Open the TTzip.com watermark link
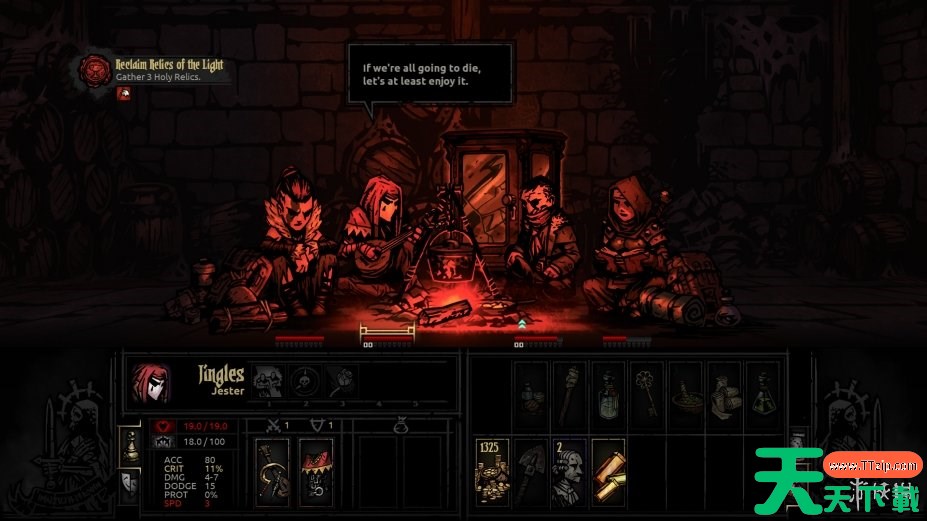This screenshot has width=927, height=521. (x=872, y=464)
